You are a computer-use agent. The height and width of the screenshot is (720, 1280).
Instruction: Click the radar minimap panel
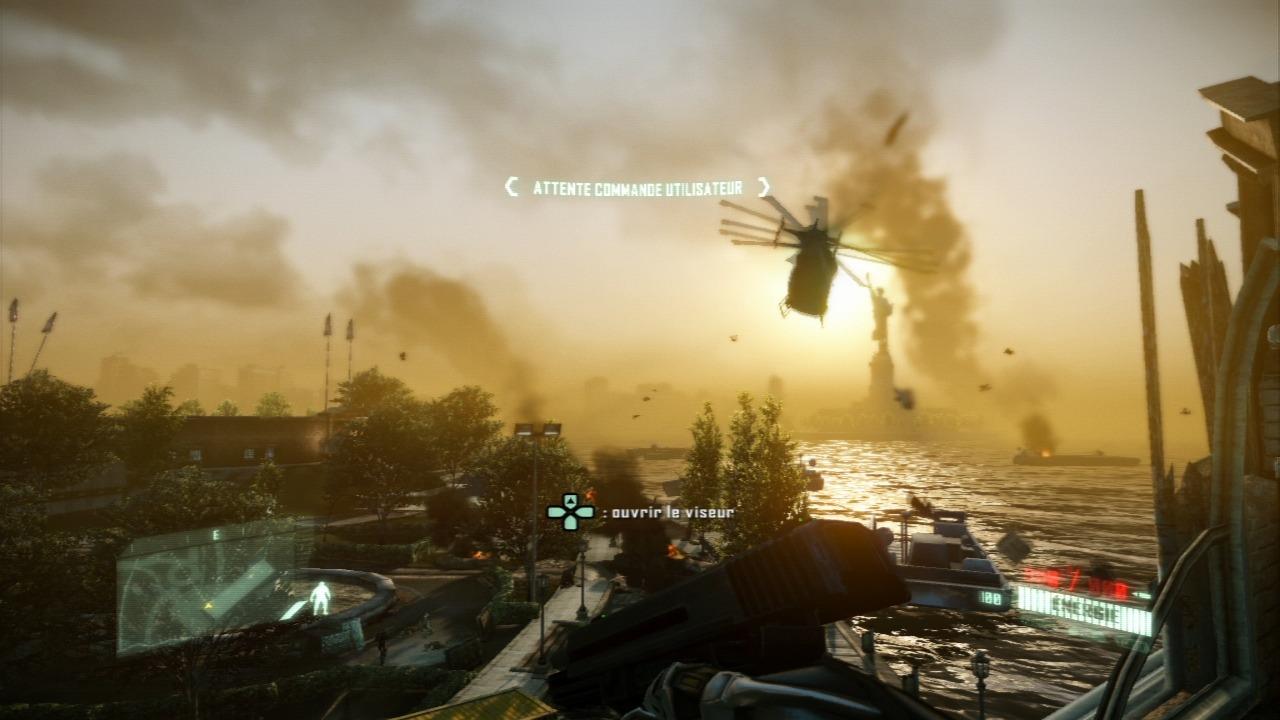(205, 588)
